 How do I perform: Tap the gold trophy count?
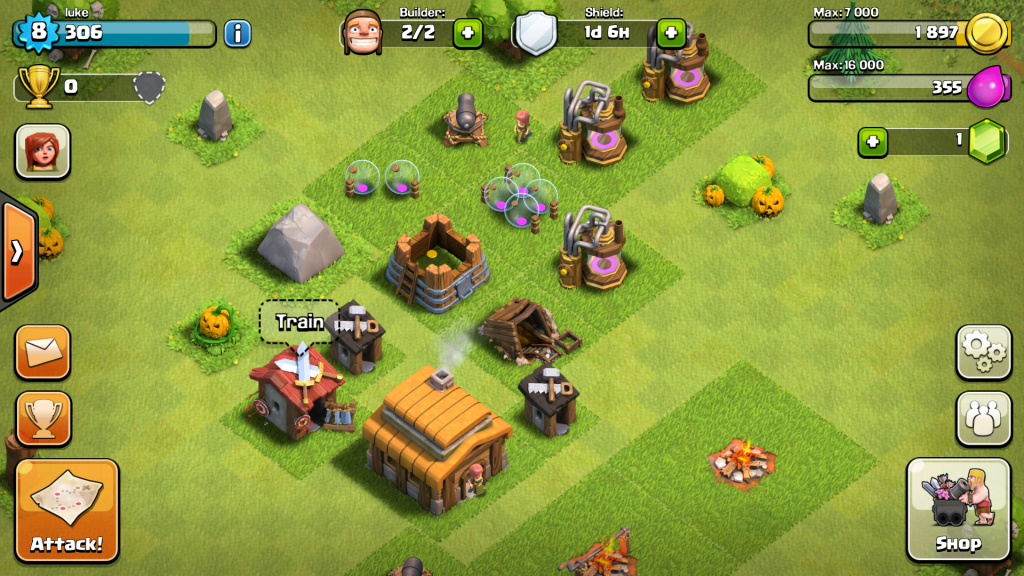click(40, 87)
